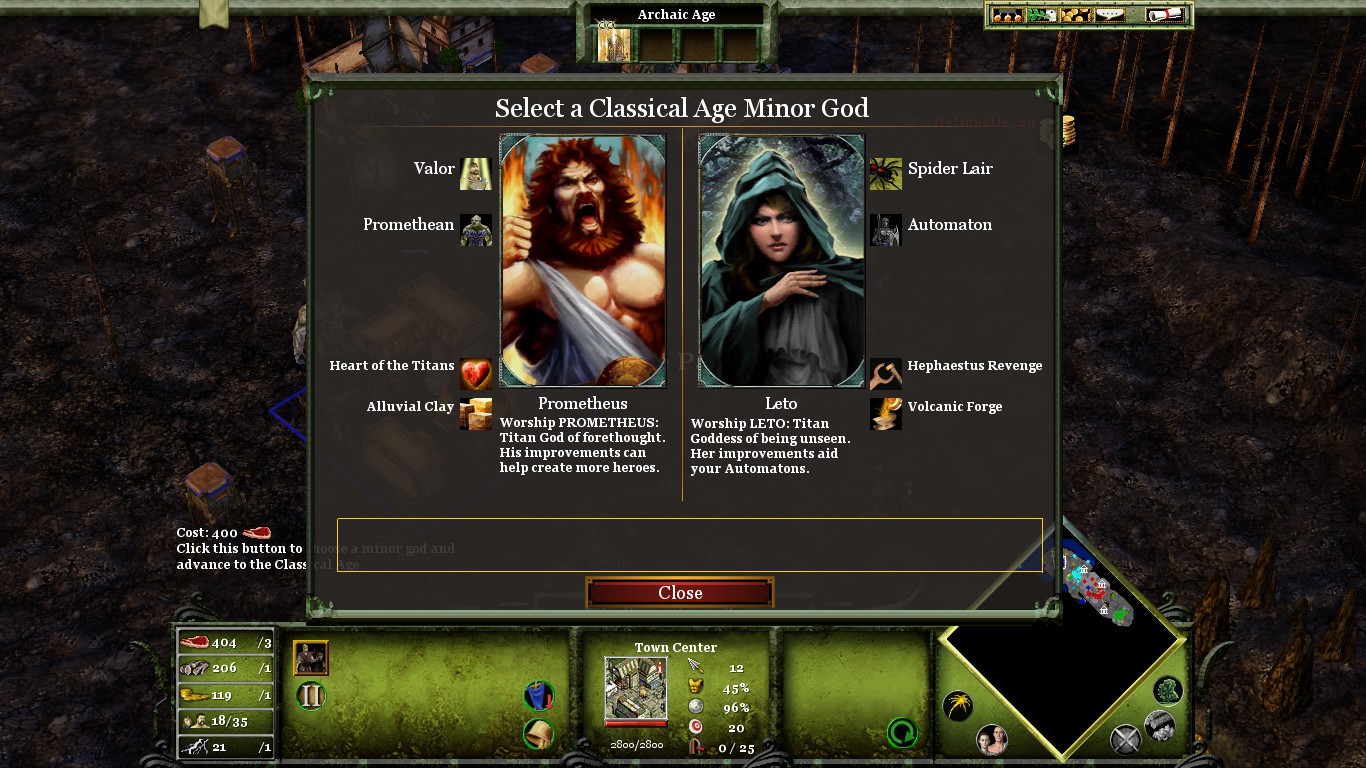The image size is (1366, 768).
Task: Click the Automaton unit icon
Action: point(885,230)
